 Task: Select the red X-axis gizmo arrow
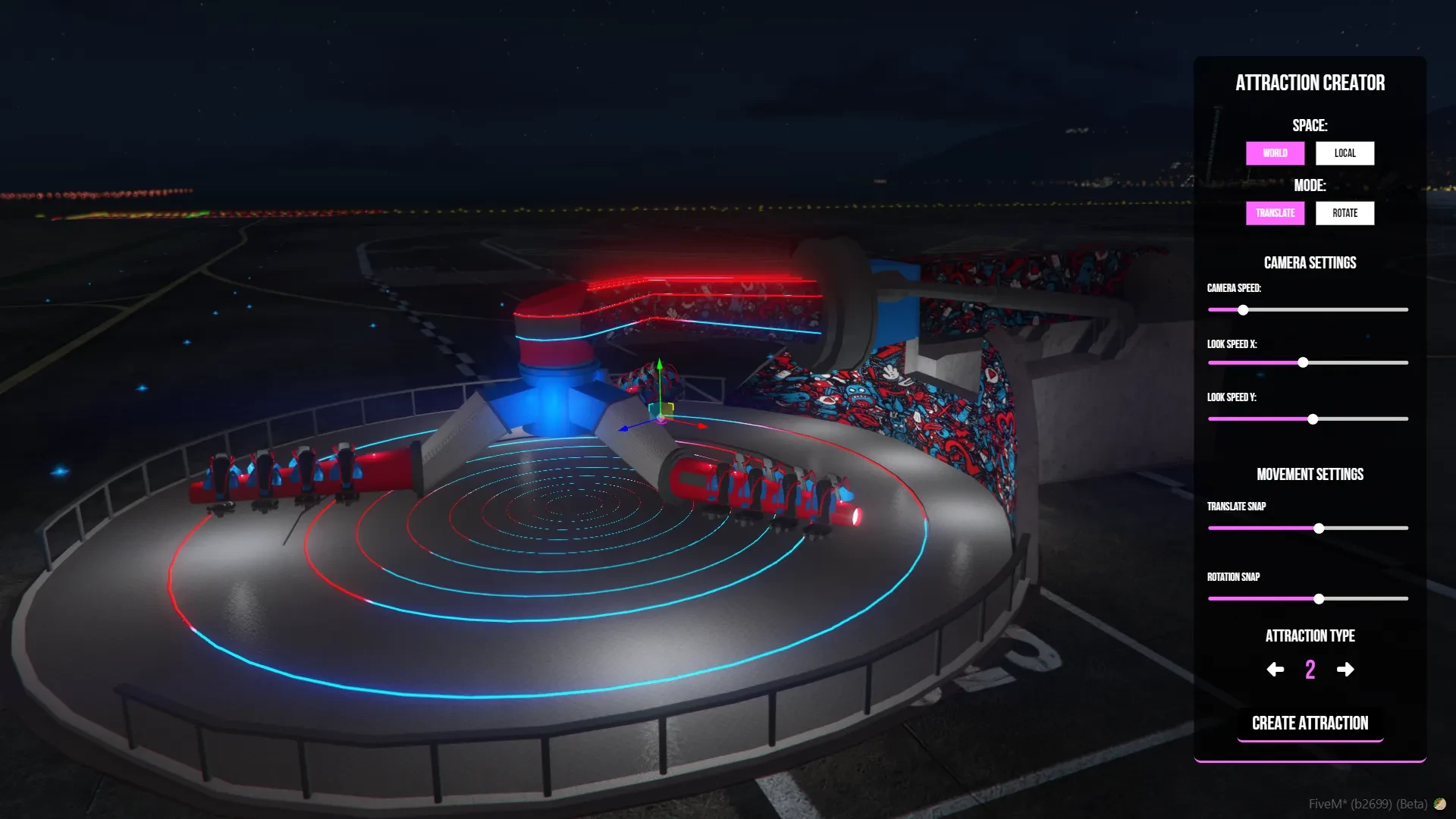[701, 426]
